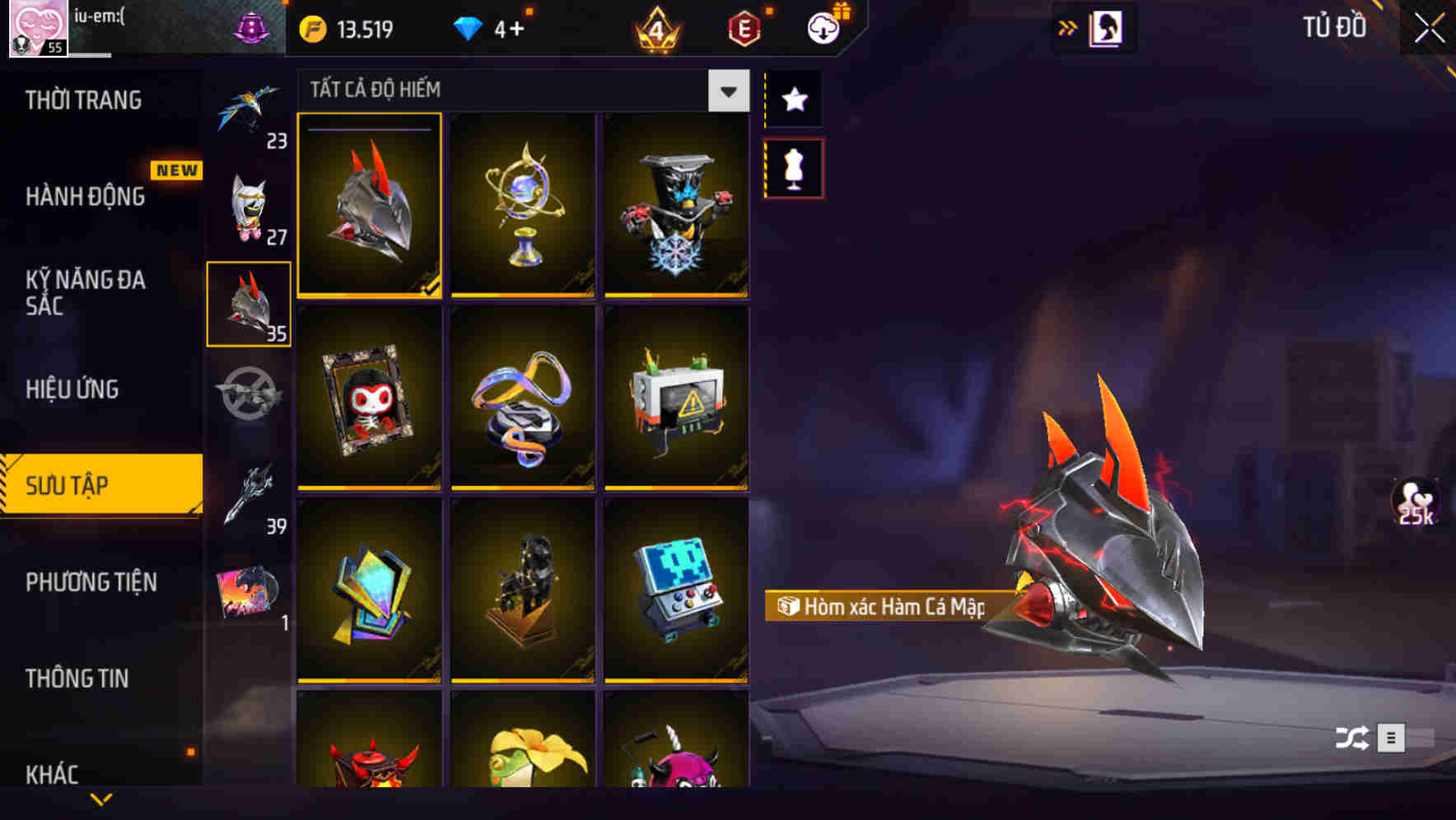The height and width of the screenshot is (820, 1456).
Task: Toggle the star favorites filter
Action: coord(793,100)
